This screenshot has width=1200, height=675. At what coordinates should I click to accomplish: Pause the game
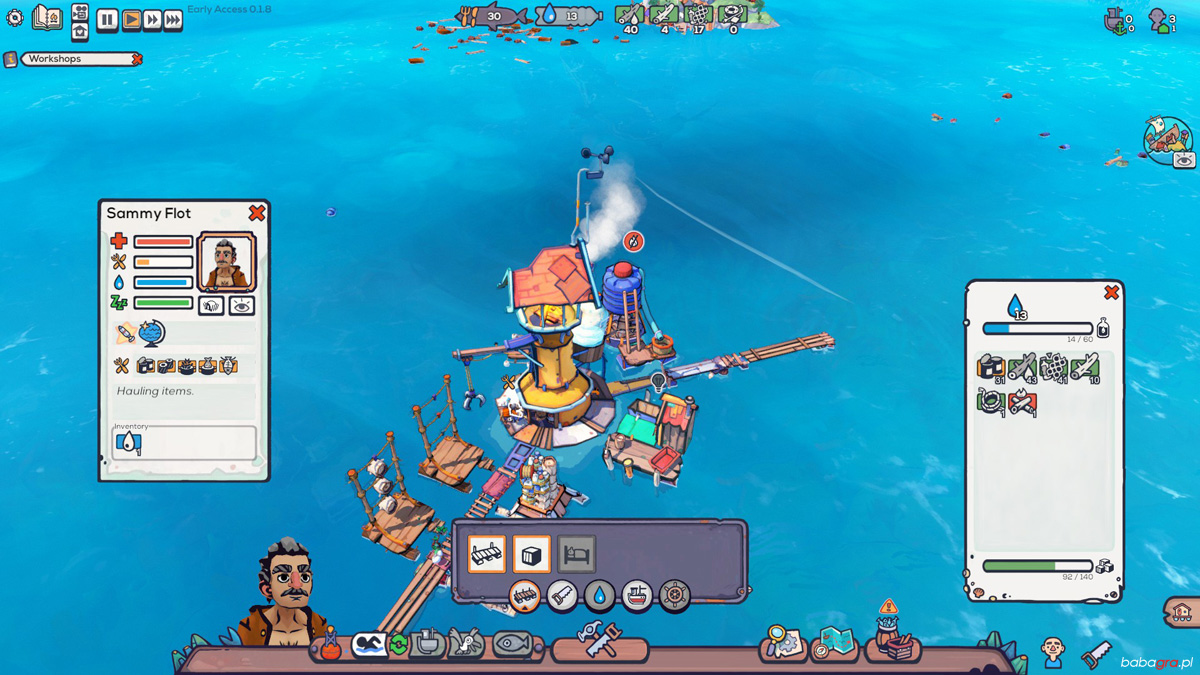tap(107, 19)
